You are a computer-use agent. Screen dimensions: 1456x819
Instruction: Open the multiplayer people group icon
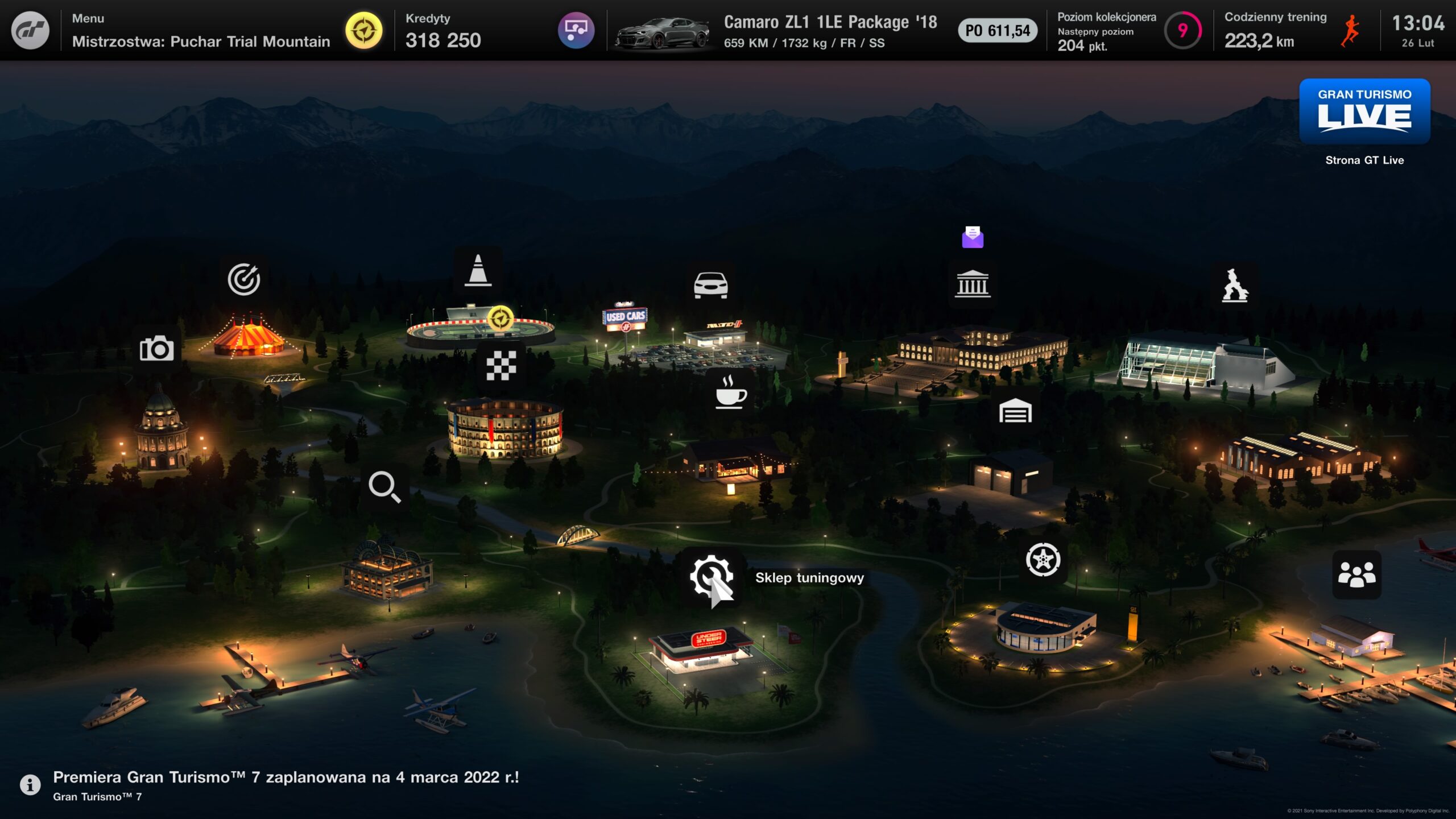[1356, 574]
